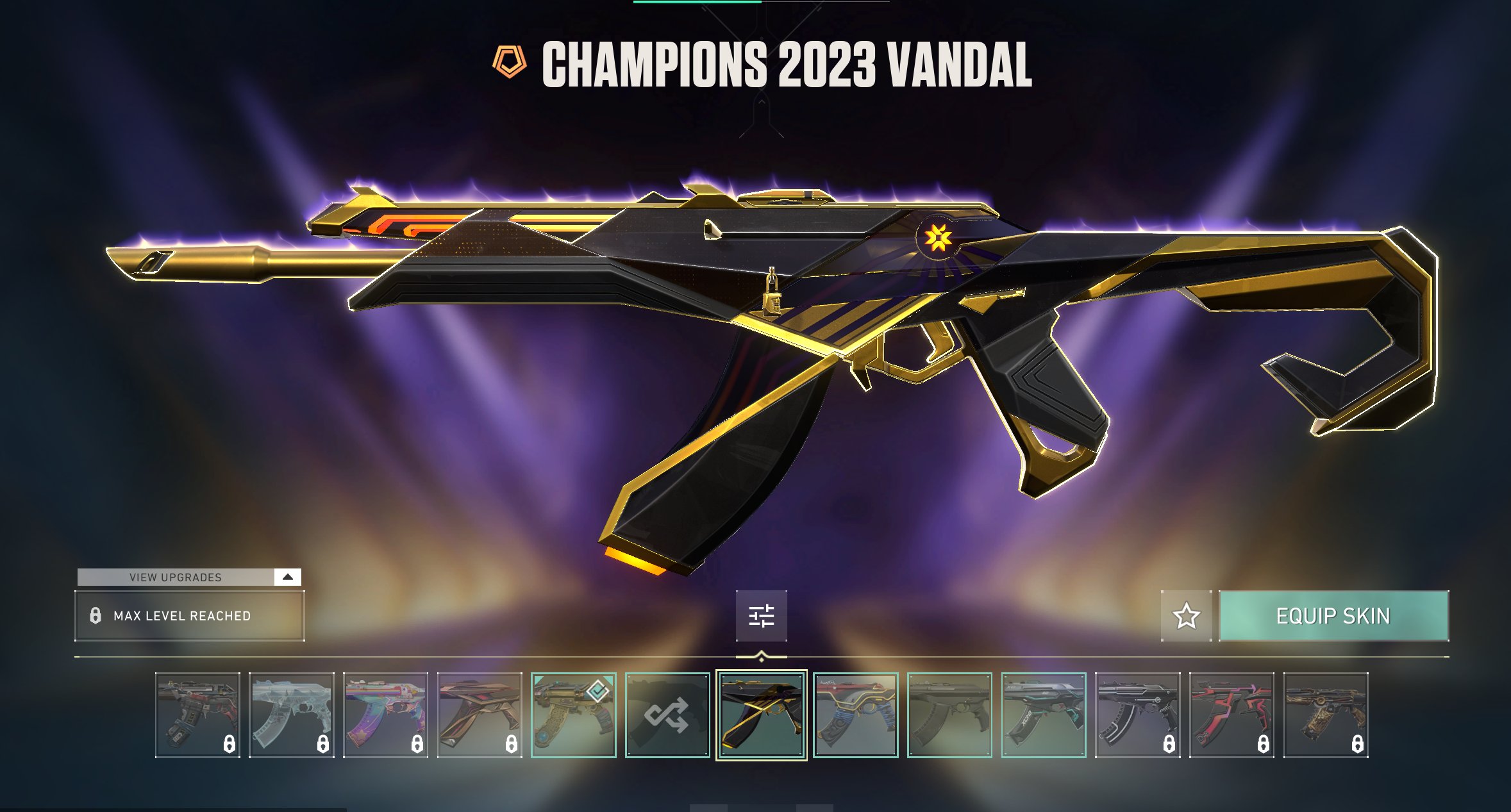Select the locked brown angular Vandal skin

click(479, 715)
